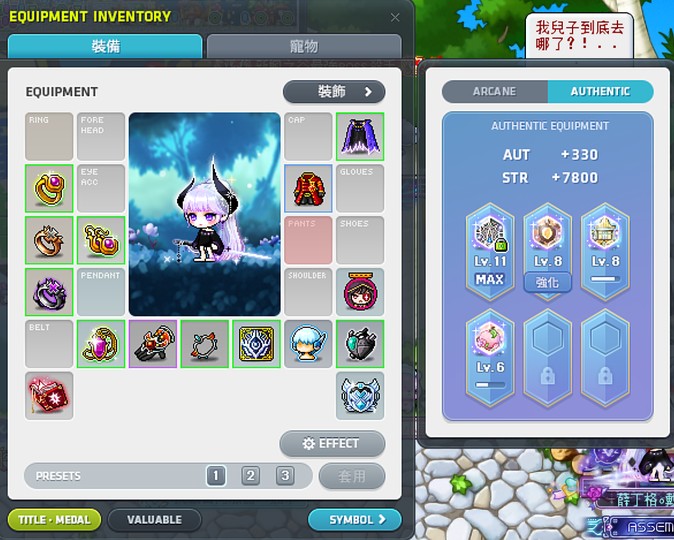Show the Valuable items panel

pyautogui.click(x=154, y=520)
